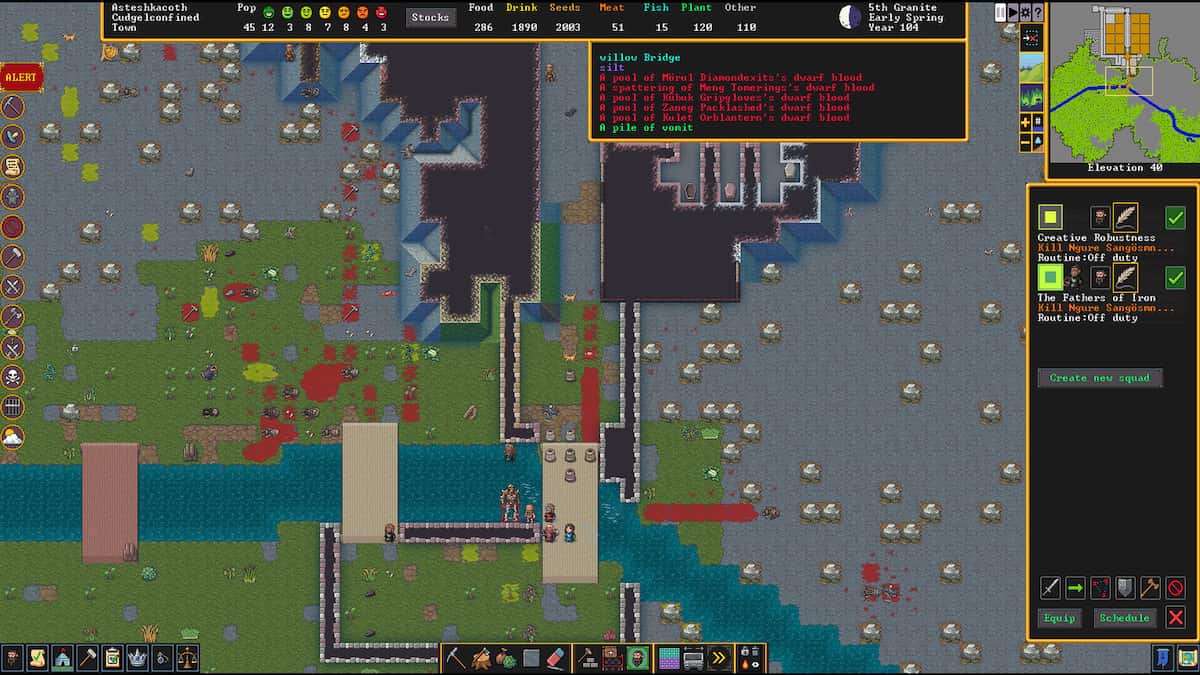Open the squad Equip menu
This screenshot has height=675, width=1200.
pyautogui.click(x=1059, y=618)
